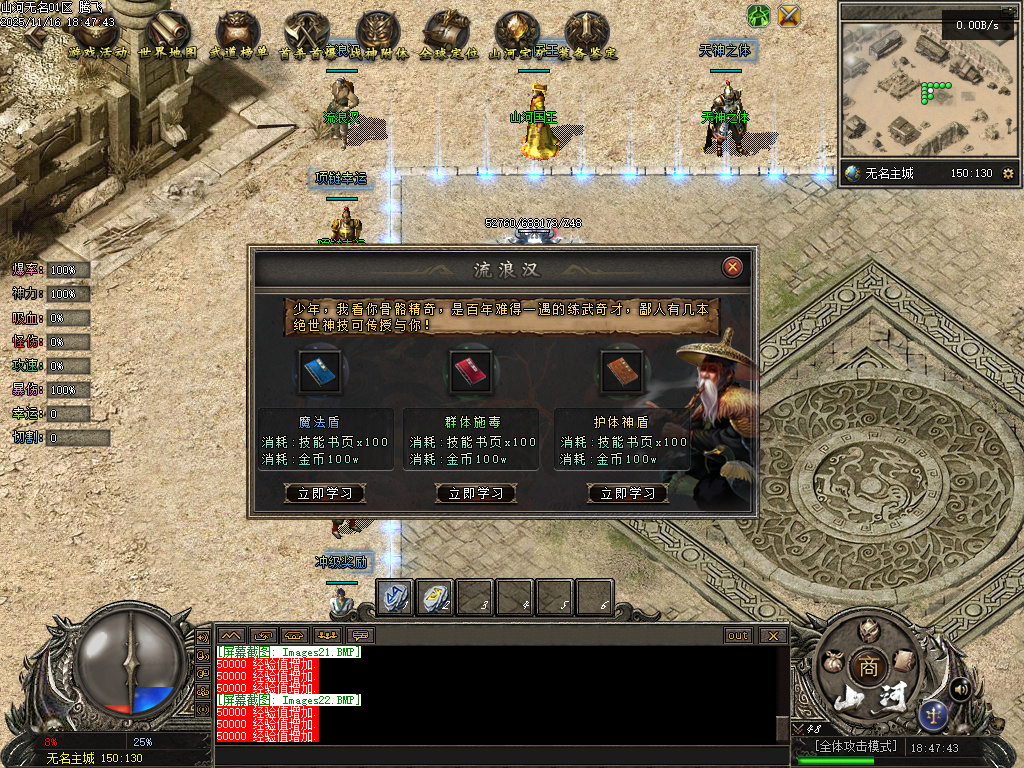1024x768 pixels.
Task: Toggle the sound speaker icon
Action: [961, 688]
